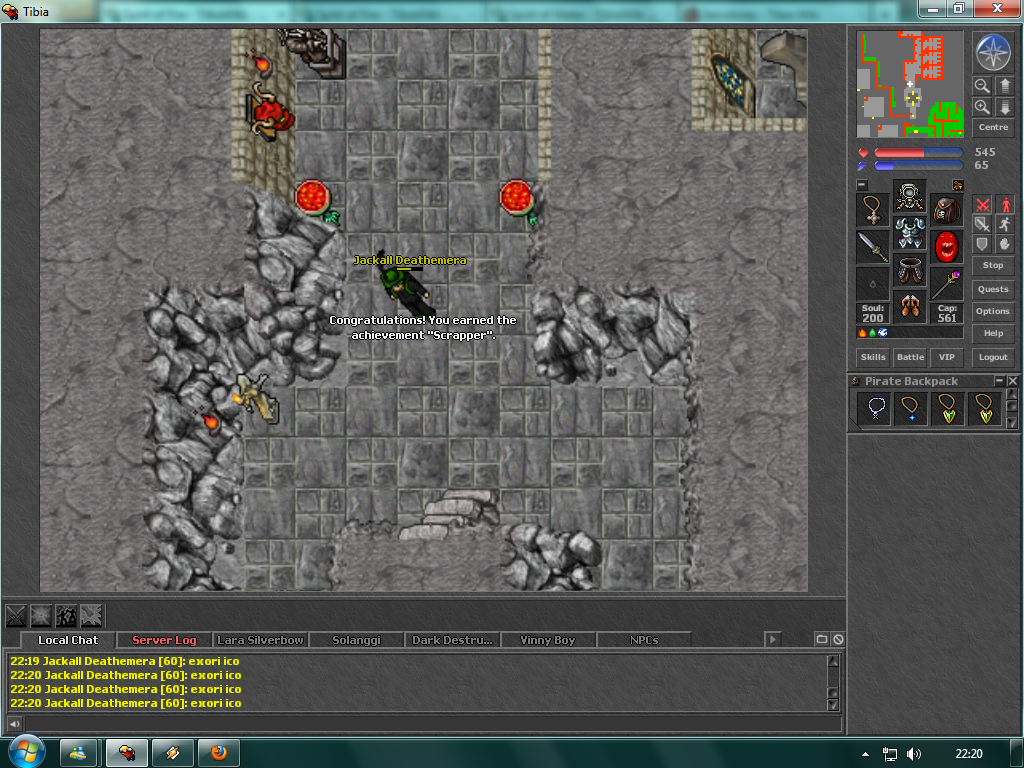1024x768 pixels.
Task: Switch to the Server Log tab
Action: (x=164, y=640)
